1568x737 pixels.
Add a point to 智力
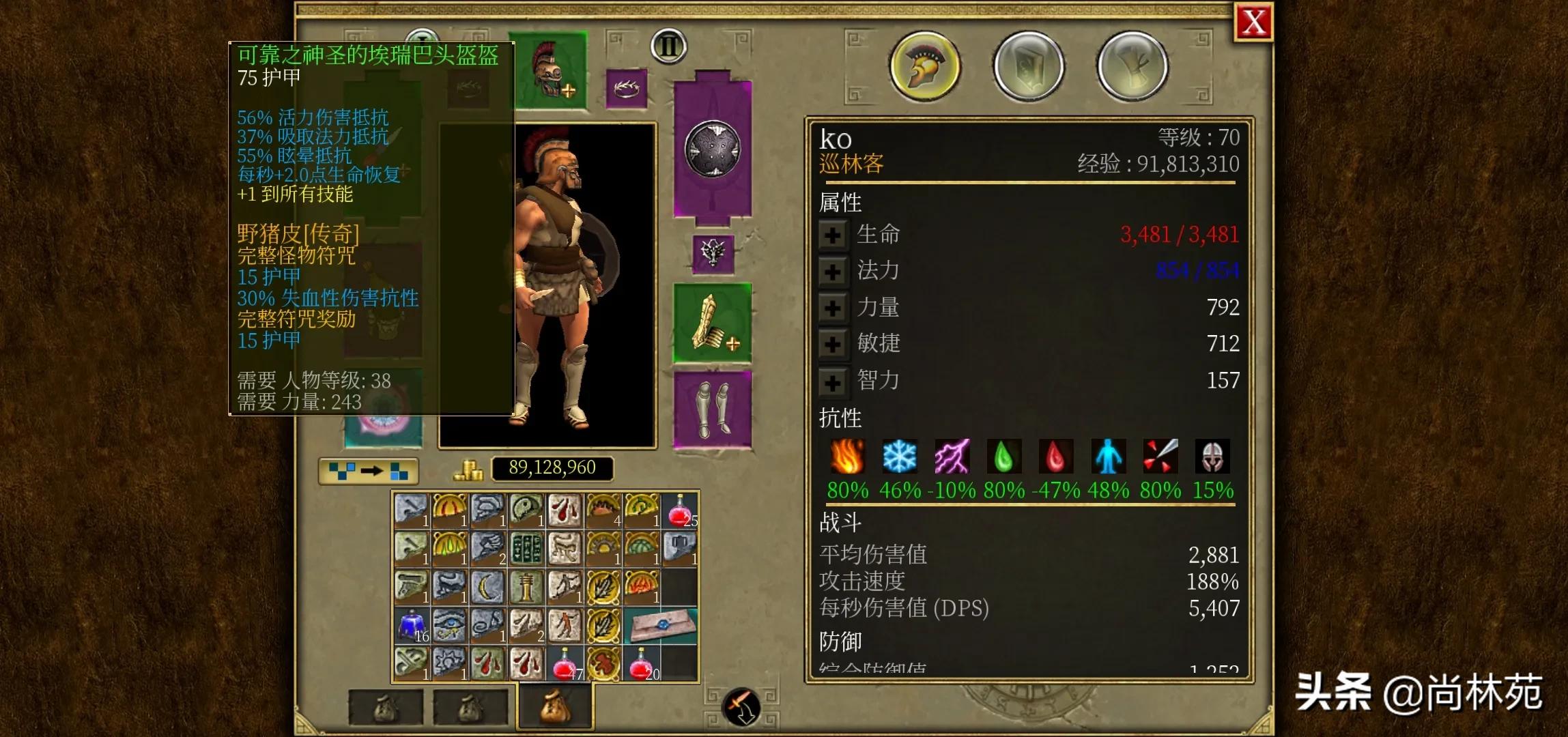coord(832,381)
